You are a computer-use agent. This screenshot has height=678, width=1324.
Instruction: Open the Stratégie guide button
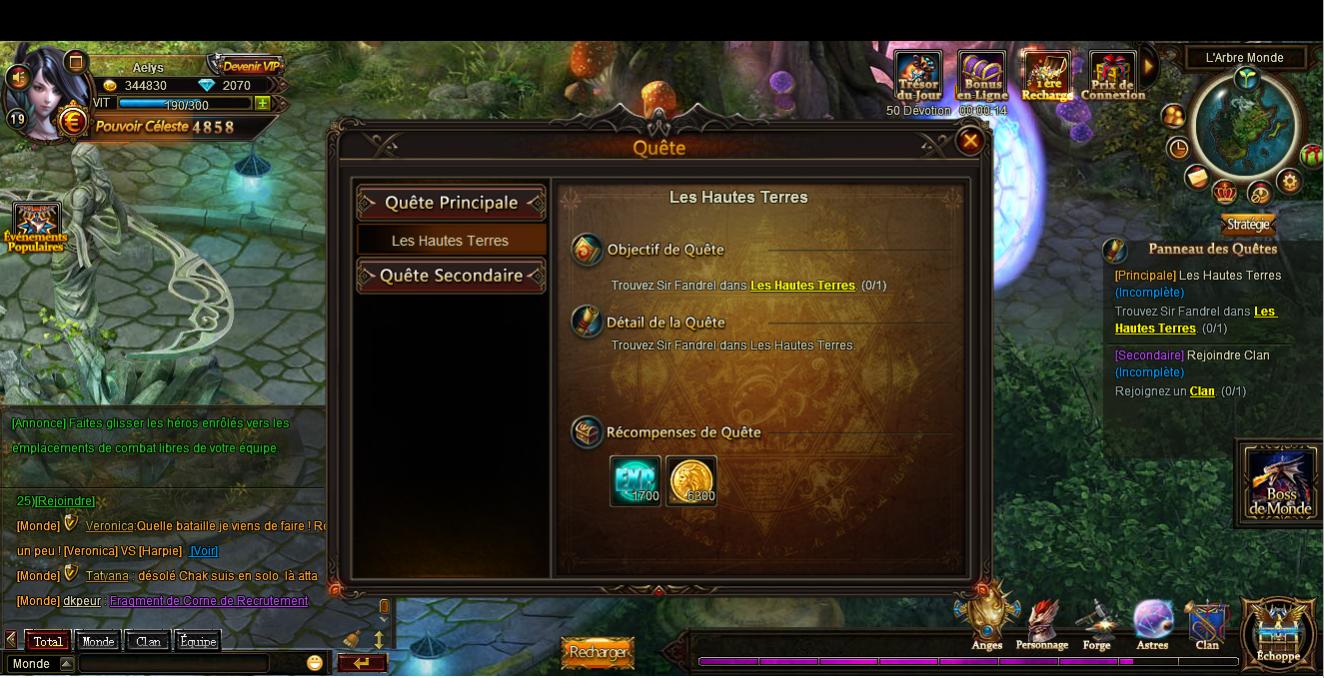pyautogui.click(x=1248, y=225)
